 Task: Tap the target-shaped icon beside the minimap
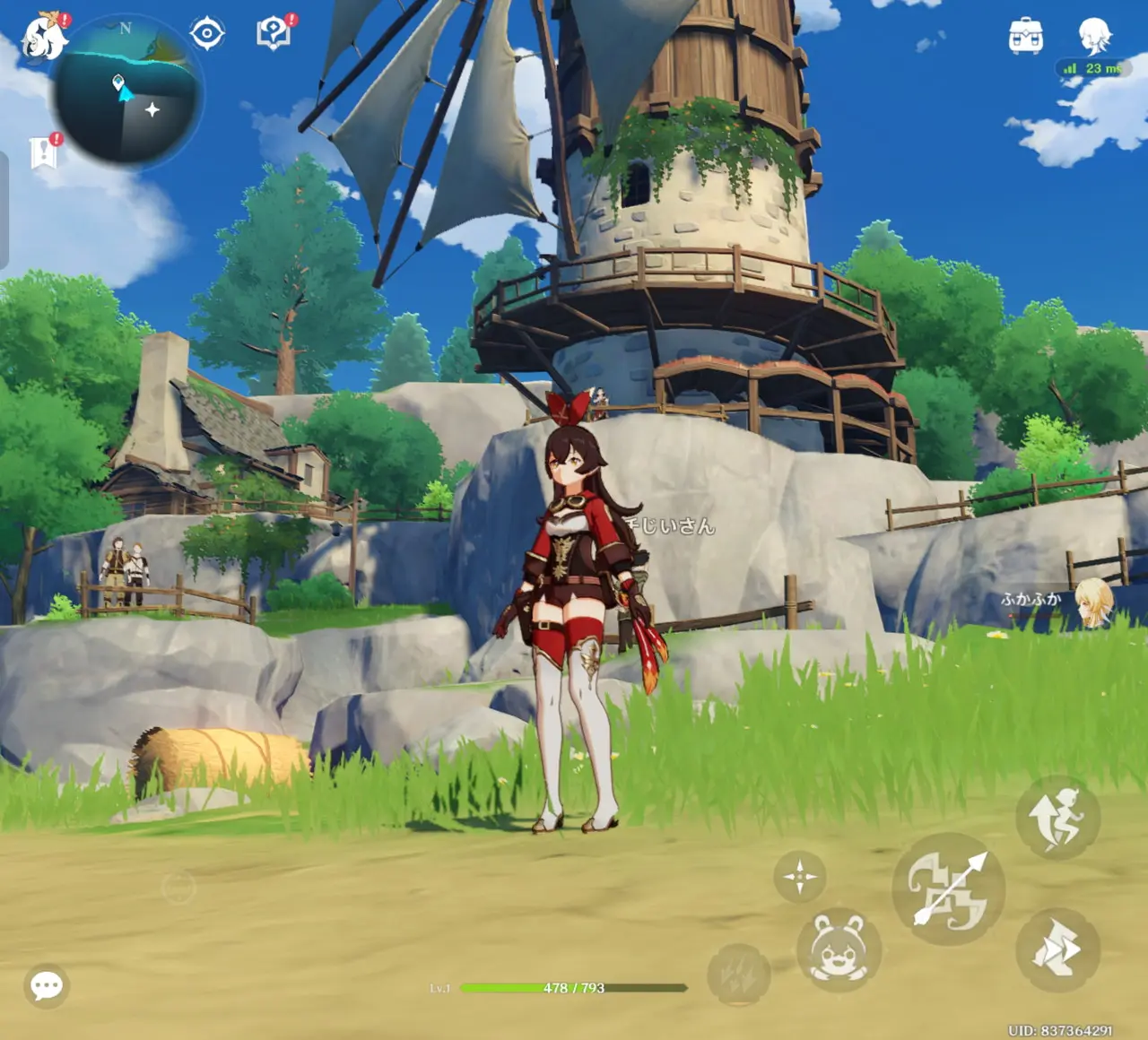click(x=207, y=34)
